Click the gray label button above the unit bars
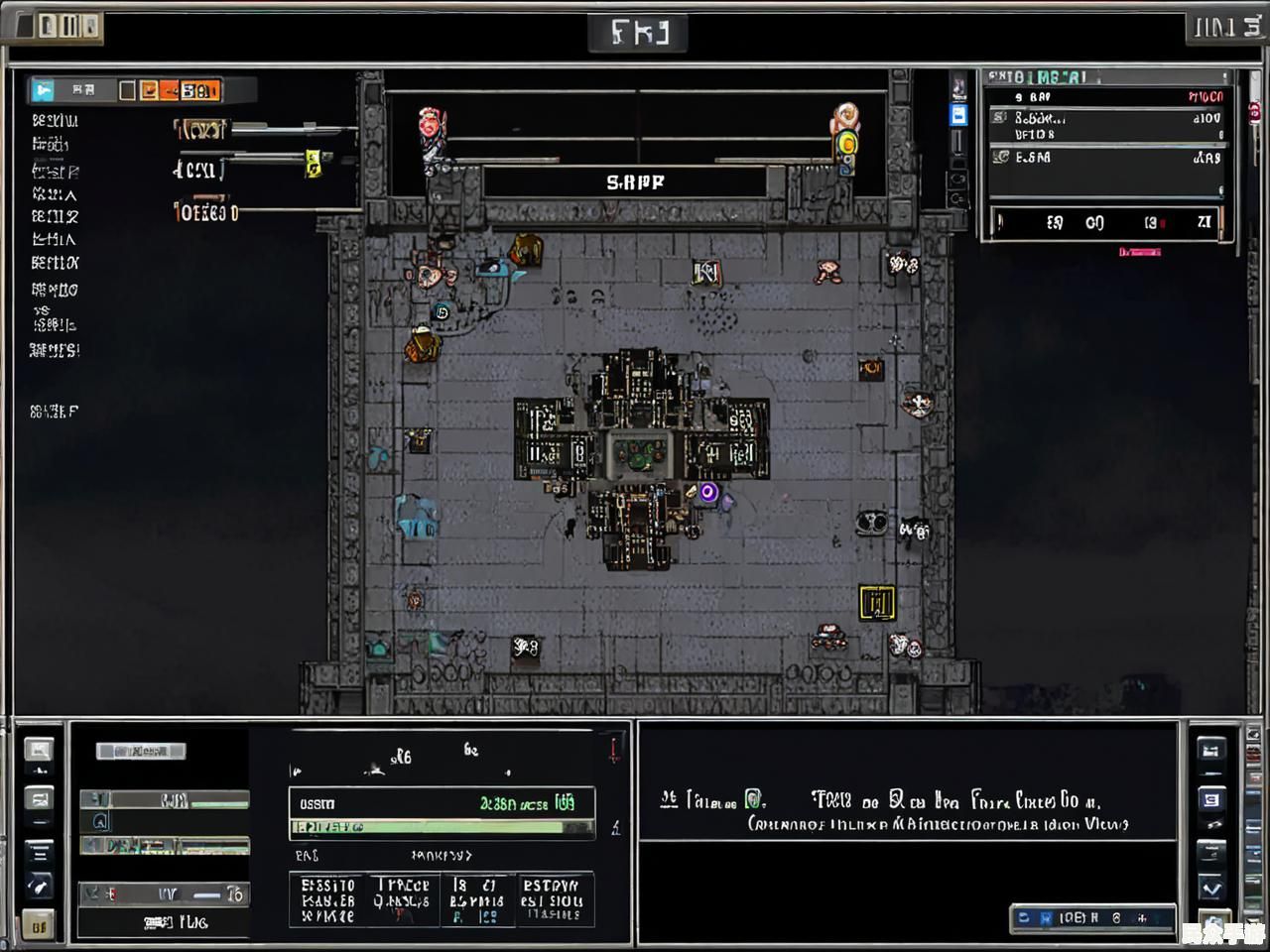This screenshot has width=1270, height=952. (141, 751)
